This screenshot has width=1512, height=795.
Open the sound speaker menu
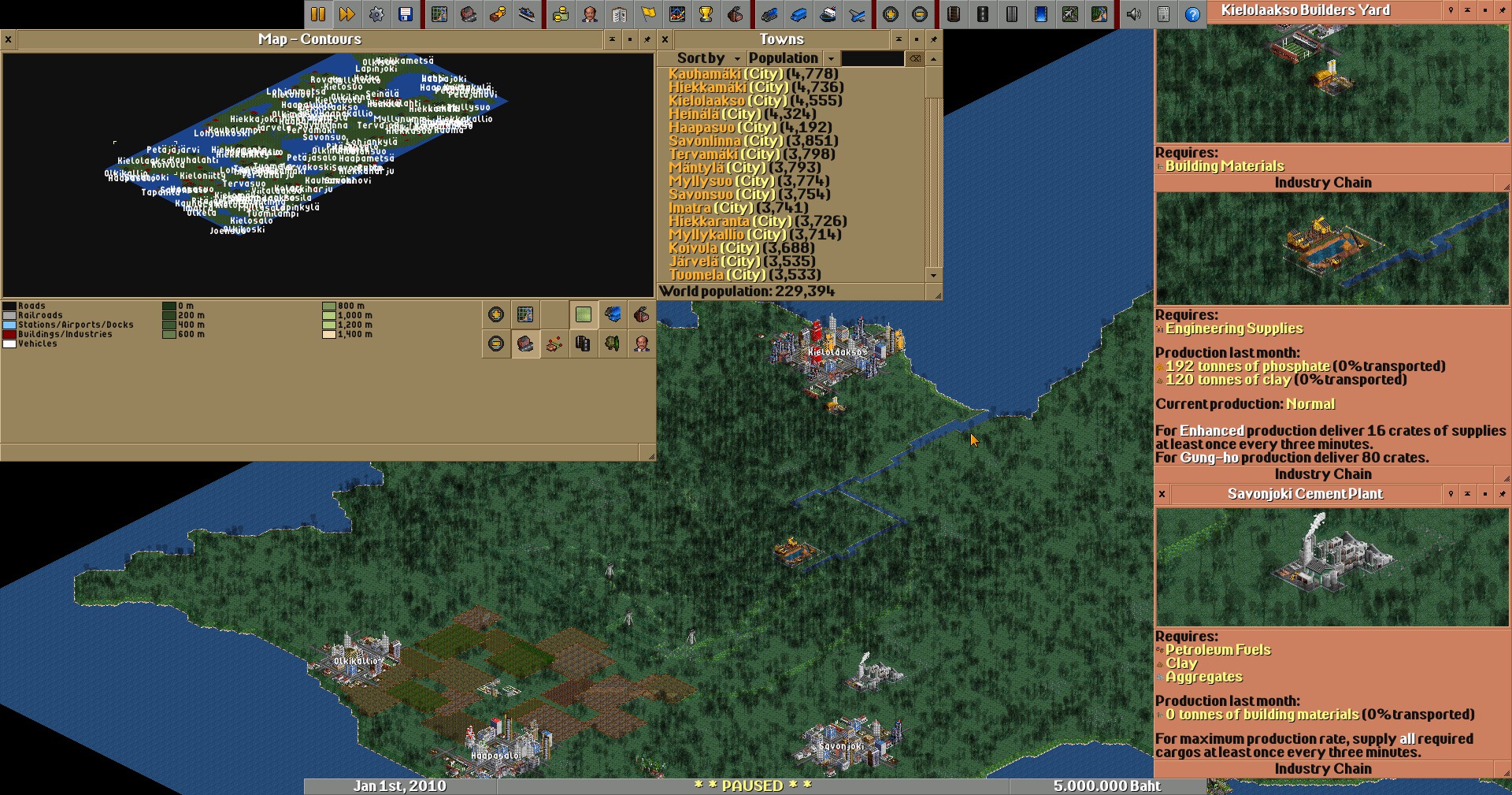pyautogui.click(x=1134, y=14)
